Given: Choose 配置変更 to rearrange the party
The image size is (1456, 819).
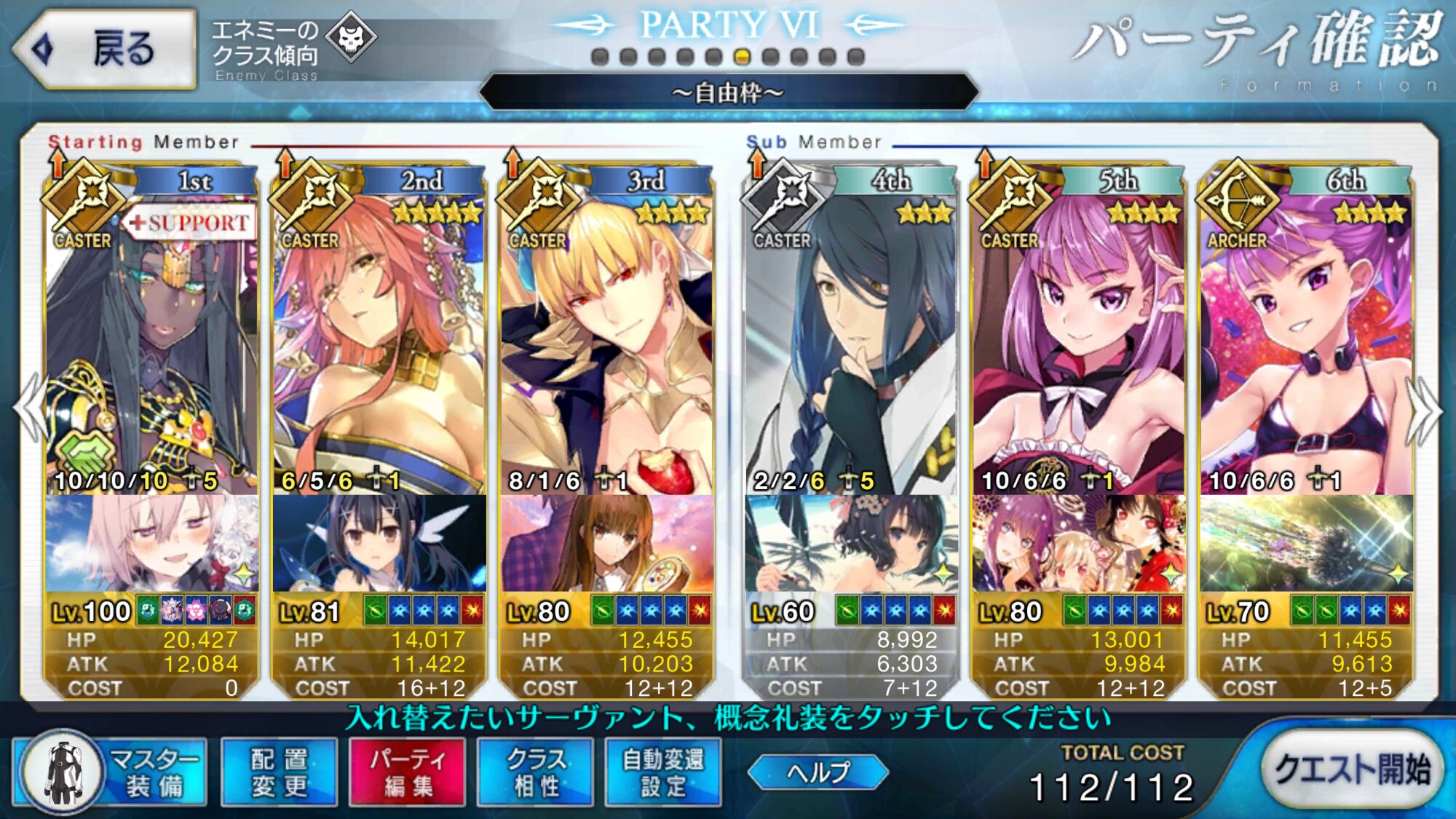Looking at the screenshot, I should [279, 773].
